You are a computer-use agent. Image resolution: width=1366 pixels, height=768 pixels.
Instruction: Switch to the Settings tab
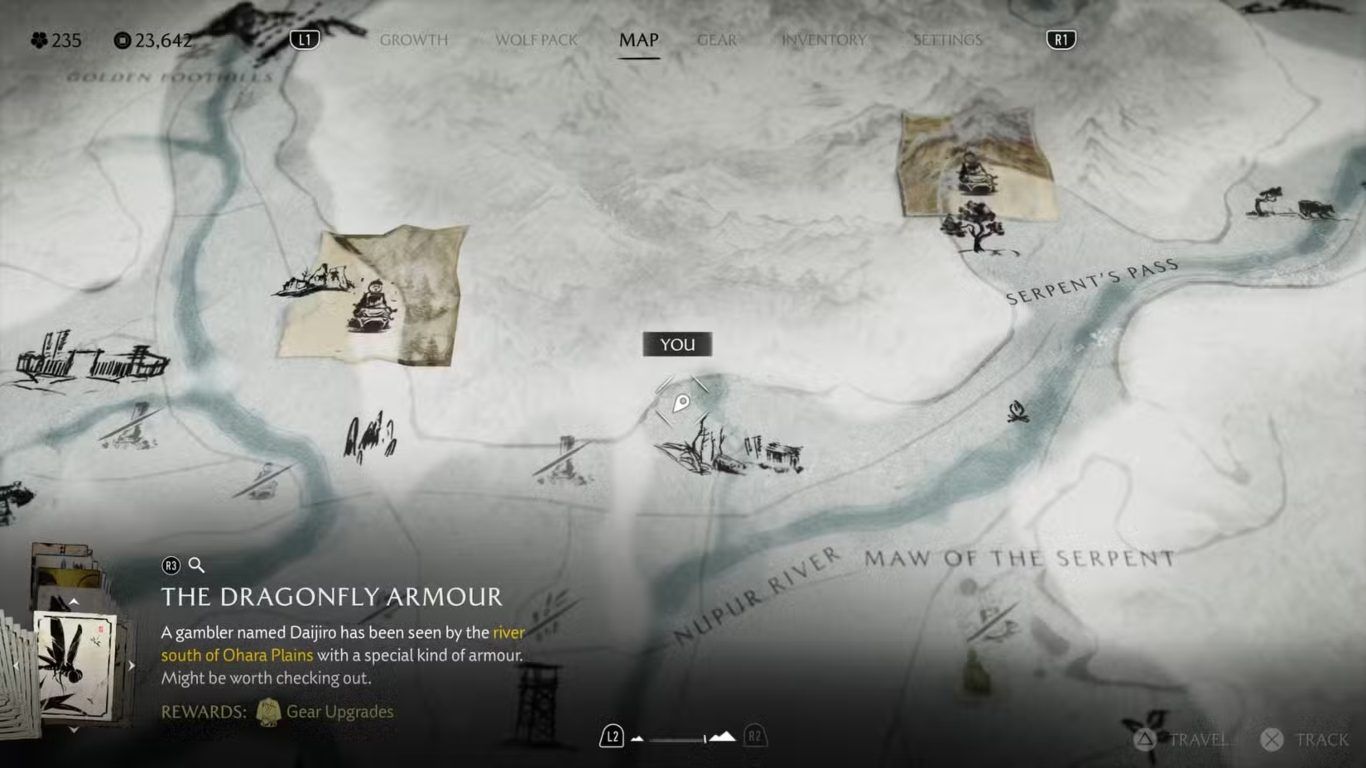(947, 40)
